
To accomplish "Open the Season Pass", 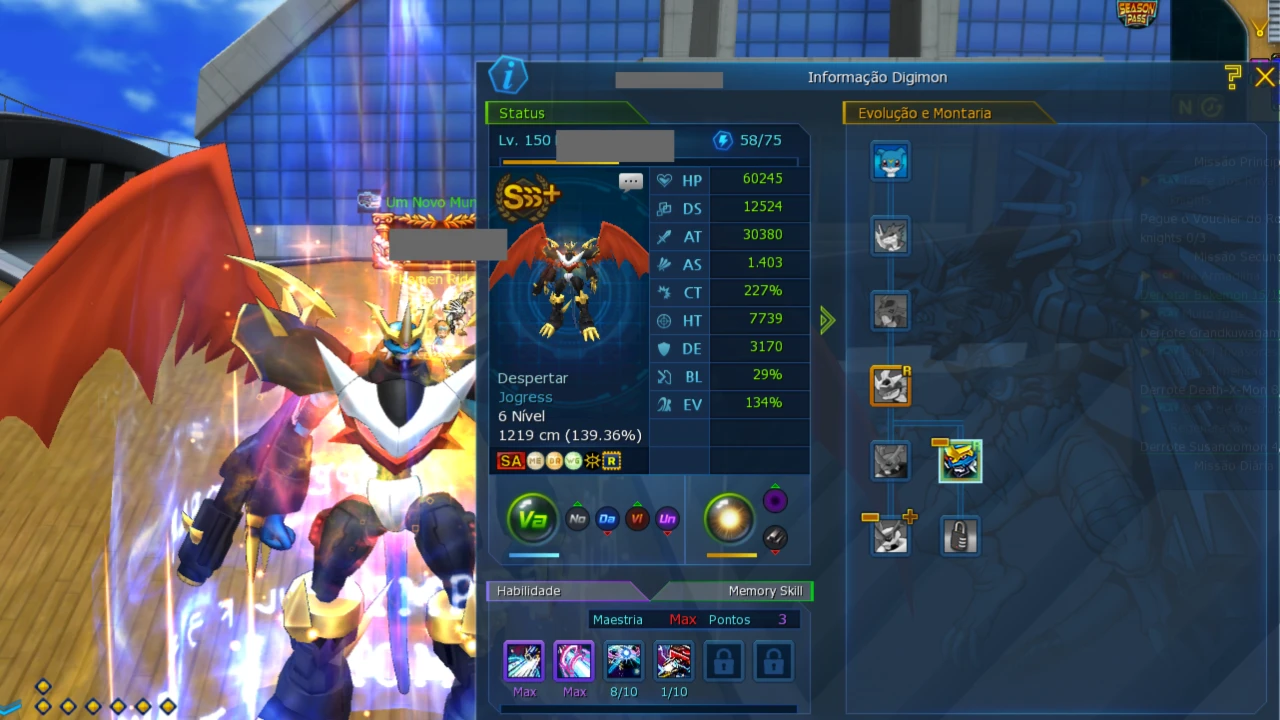I will (x=1137, y=14).
